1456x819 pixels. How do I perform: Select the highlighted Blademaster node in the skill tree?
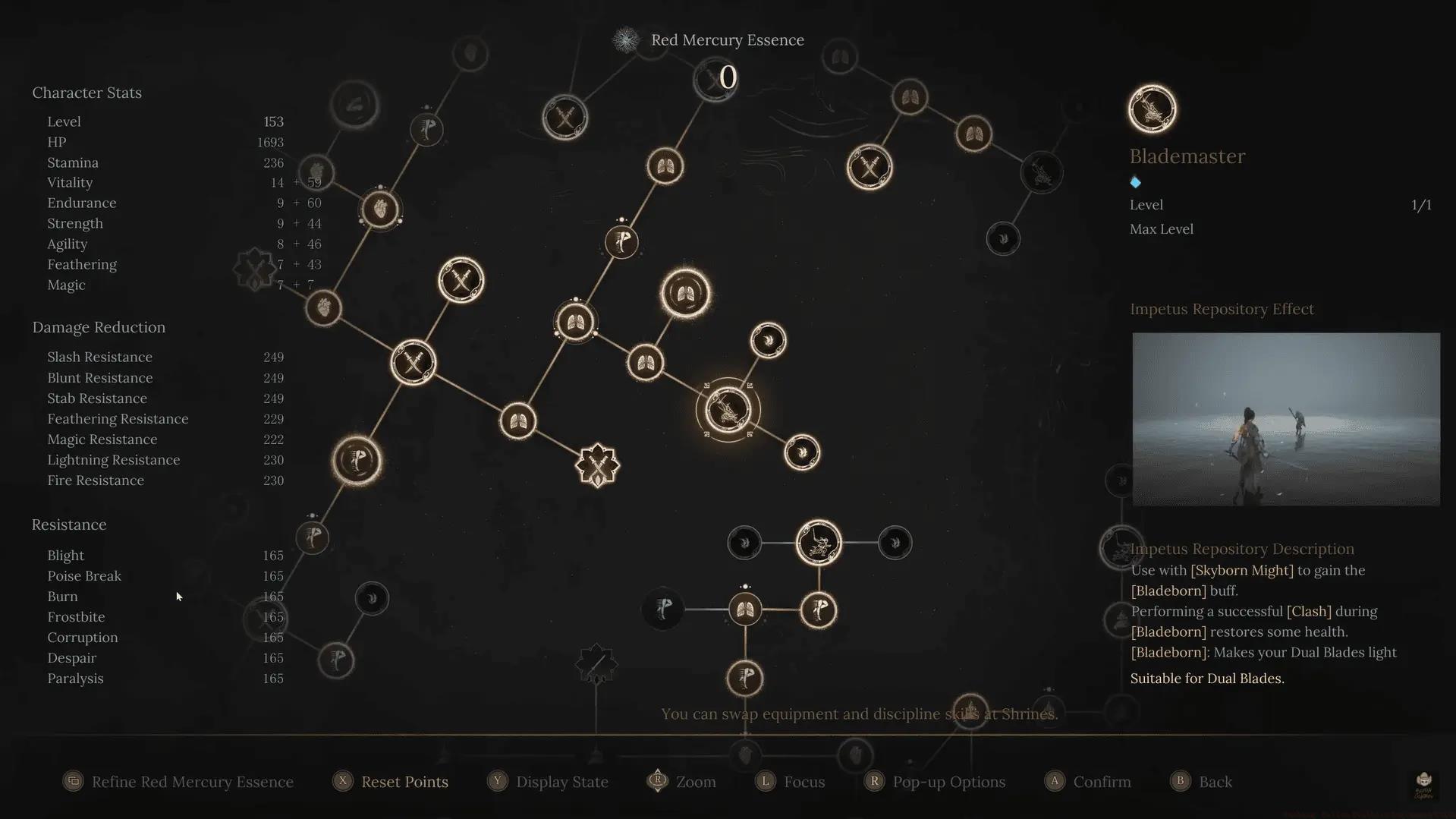[728, 410]
